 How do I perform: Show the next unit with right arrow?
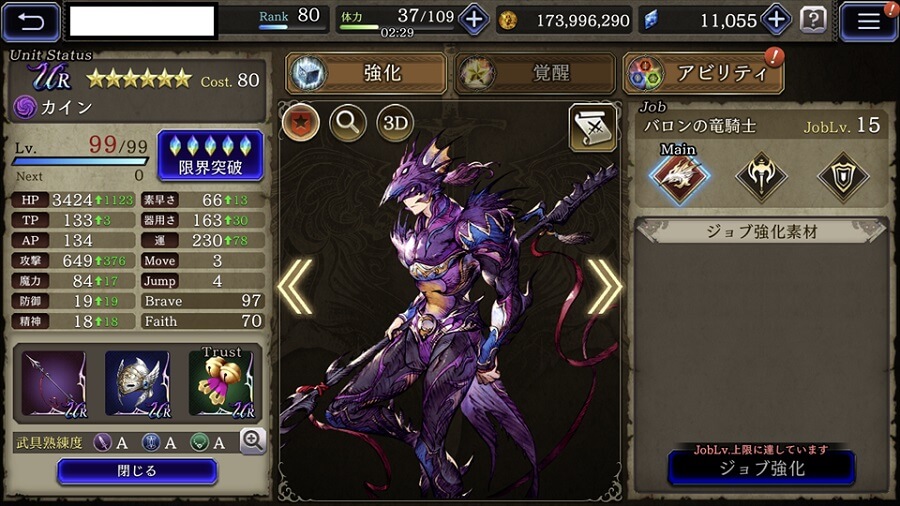(604, 287)
